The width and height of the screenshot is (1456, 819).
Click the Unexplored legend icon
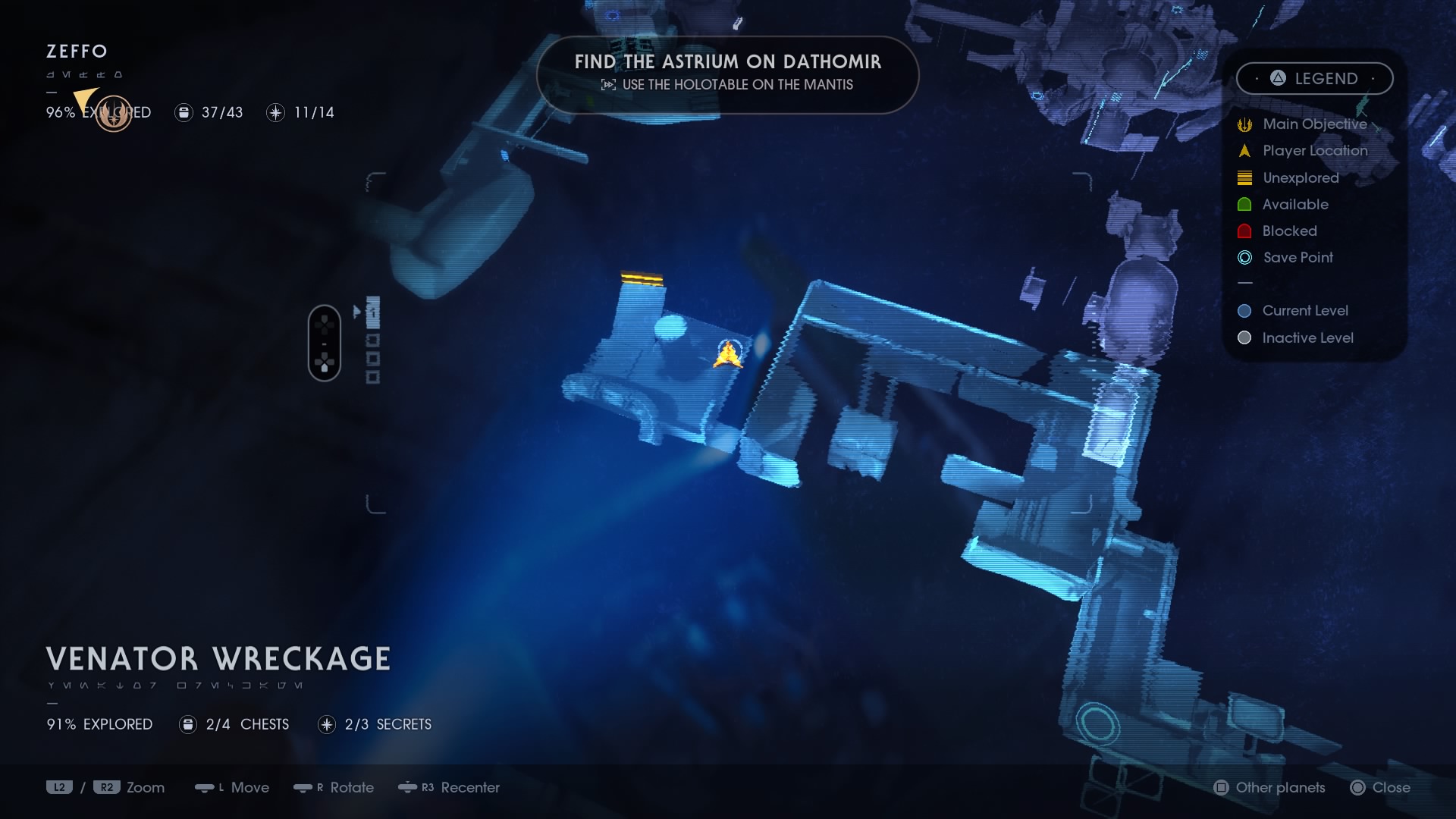coord(1244,177)
